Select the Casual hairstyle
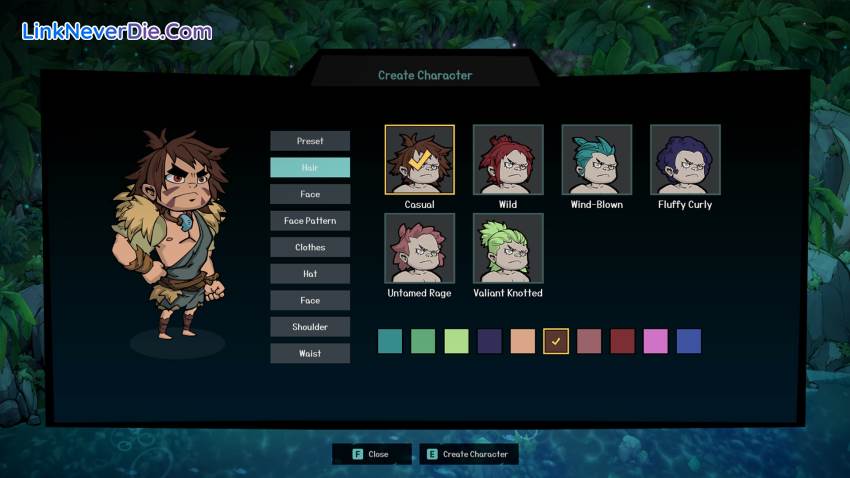This screenshot has height=478, width=850. (420, 160)
